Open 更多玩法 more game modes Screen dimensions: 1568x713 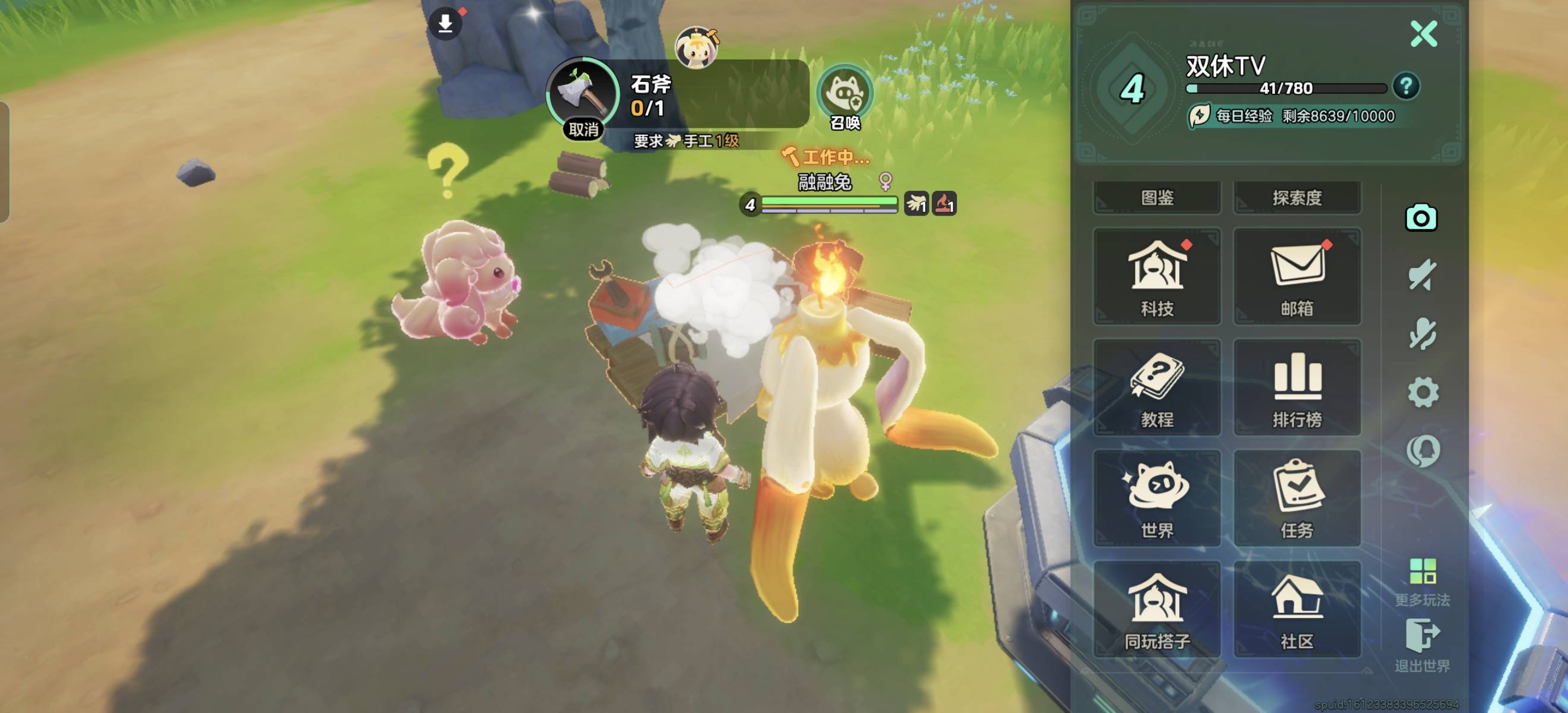point(1422,583)
